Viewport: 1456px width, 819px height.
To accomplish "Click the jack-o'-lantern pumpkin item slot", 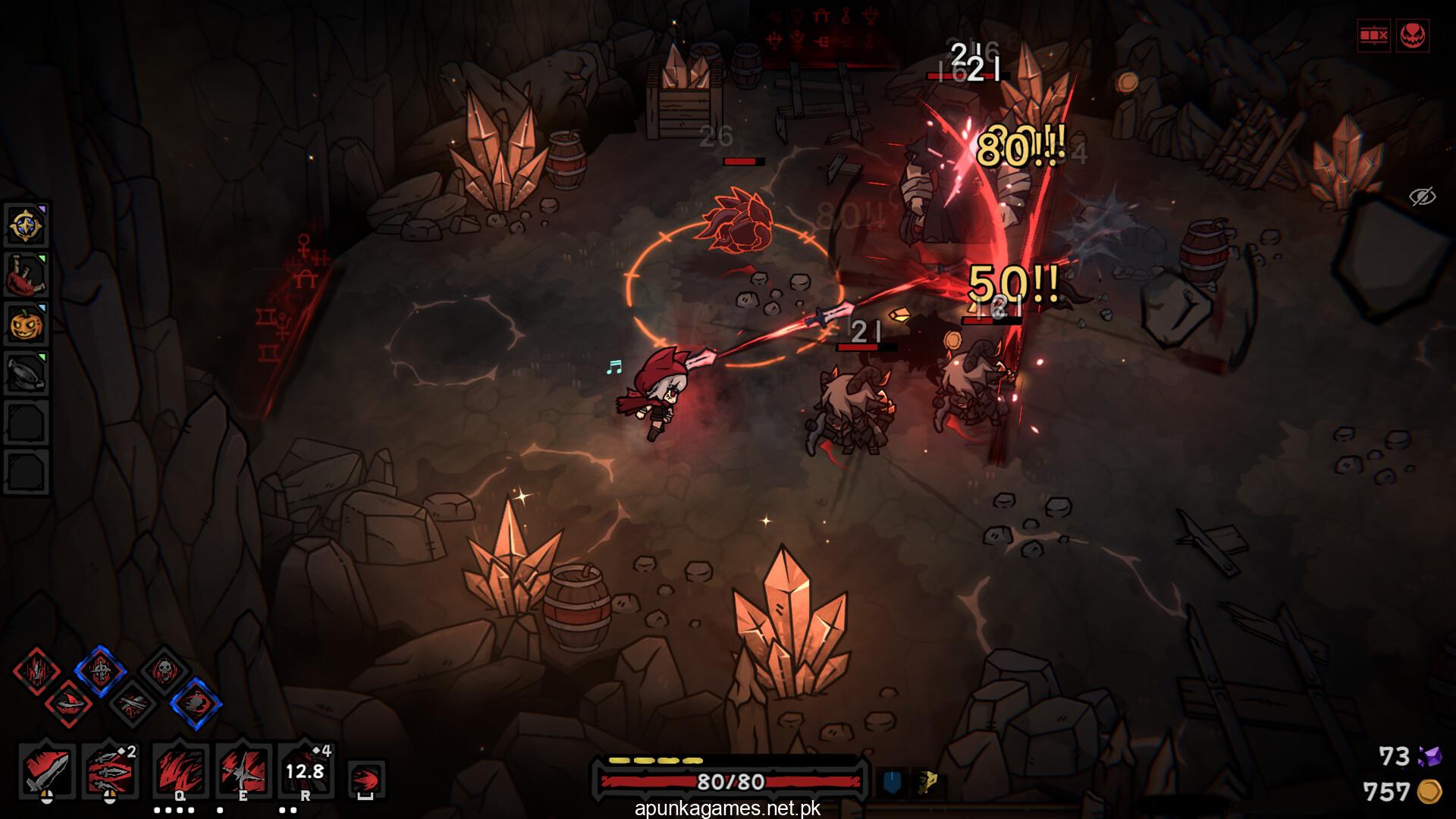I will 27,325.
